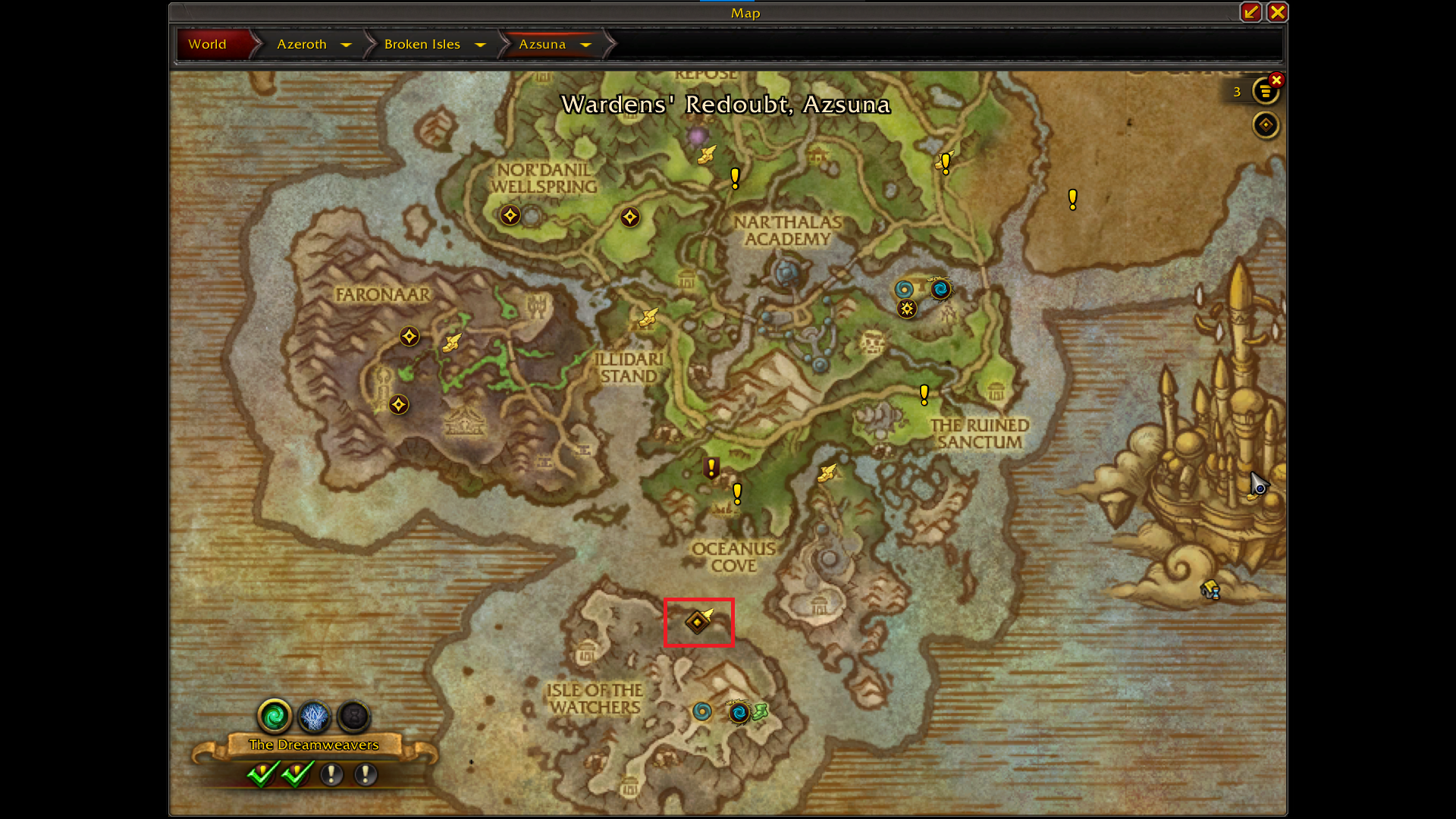This screenshot has height=819, width=1456.
Task: Click the sun-shaped marker east of Nar'thalas Academy
Action: click(907, 309)
